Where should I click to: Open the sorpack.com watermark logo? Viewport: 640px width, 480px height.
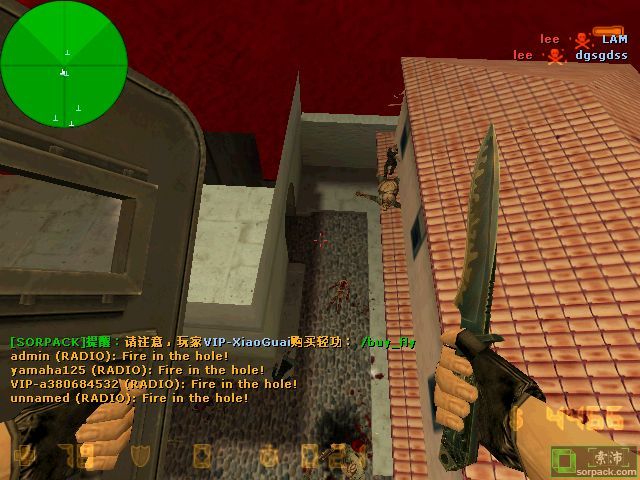coord(594,461)
